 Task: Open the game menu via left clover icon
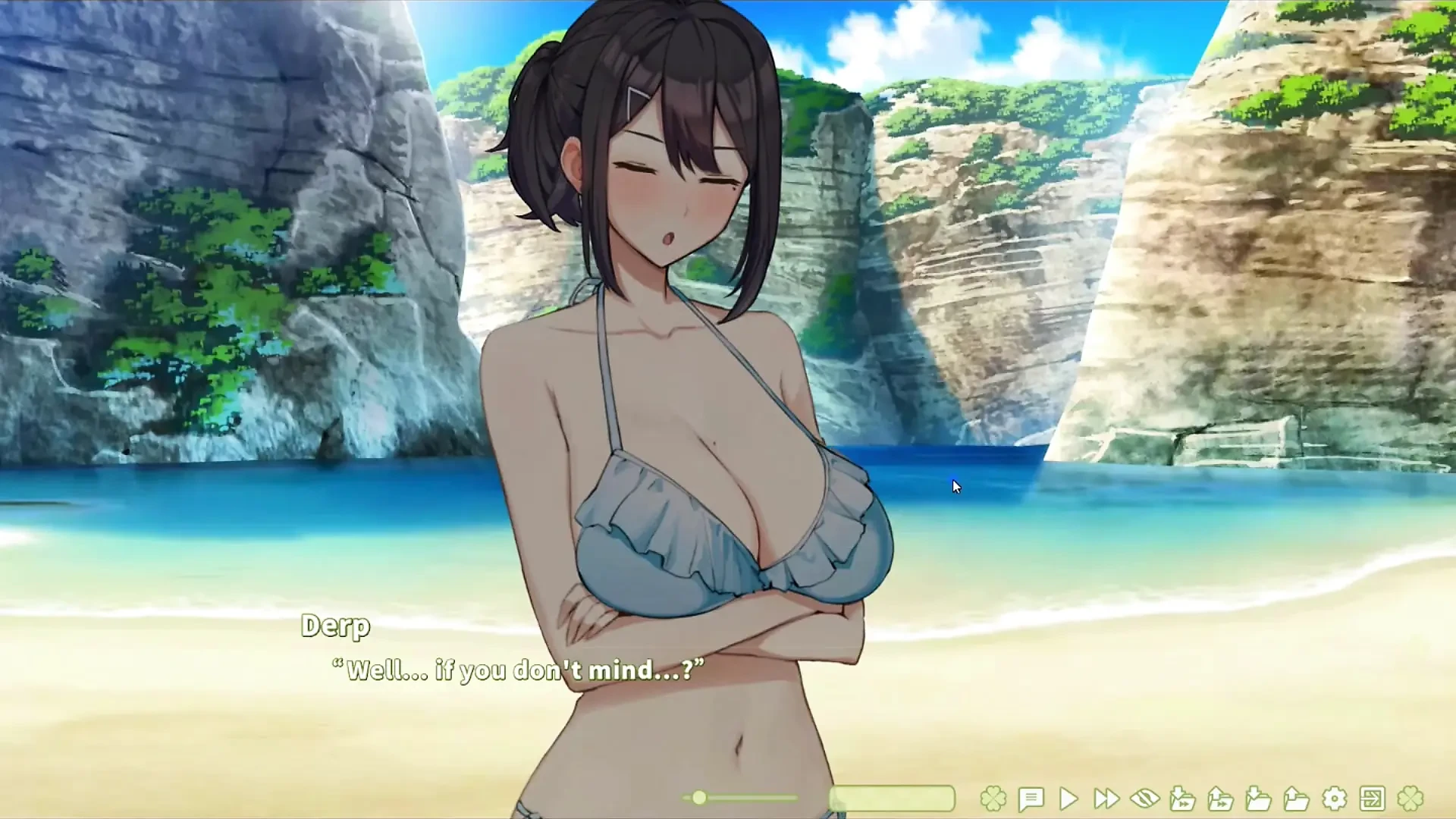coord(993,798)
